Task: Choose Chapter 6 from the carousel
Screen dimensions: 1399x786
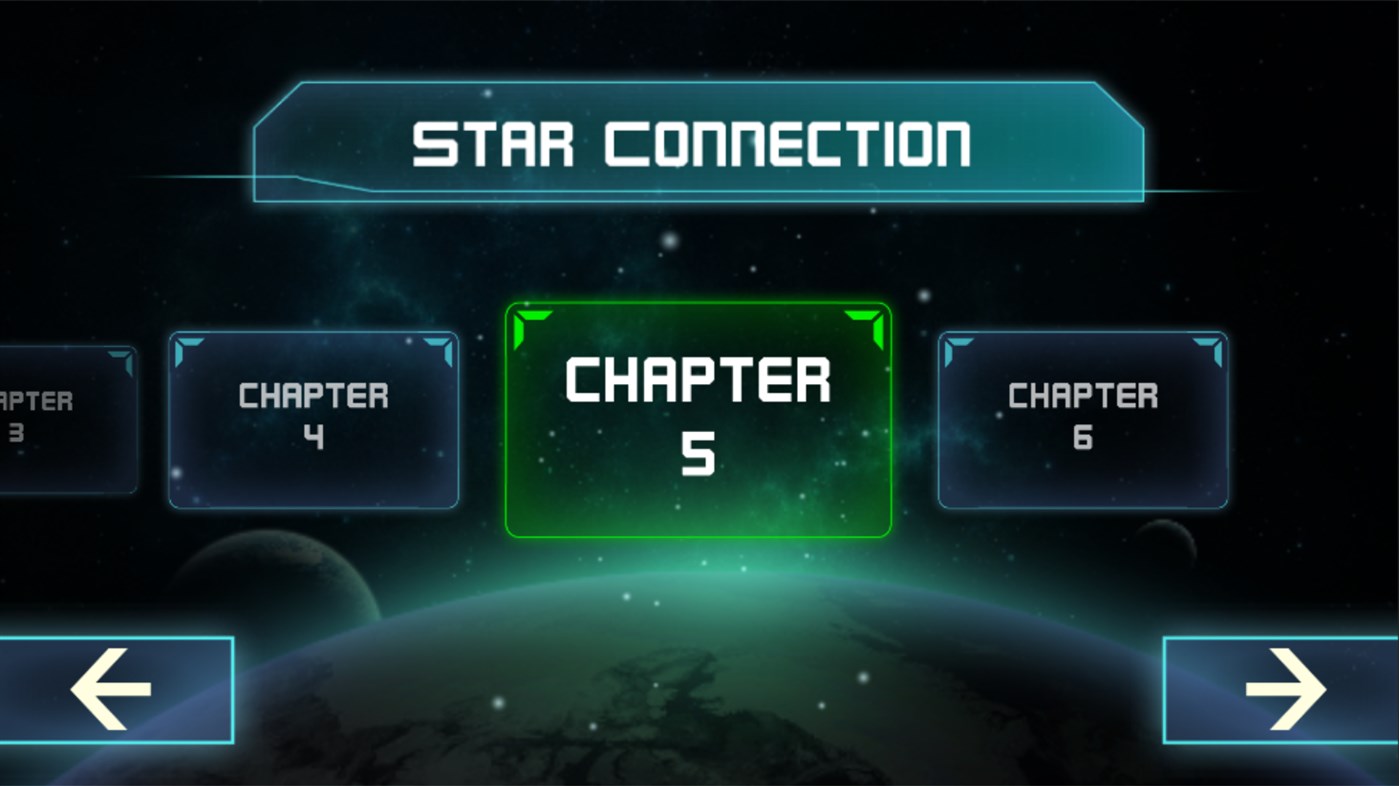Action: (1083, 417)
